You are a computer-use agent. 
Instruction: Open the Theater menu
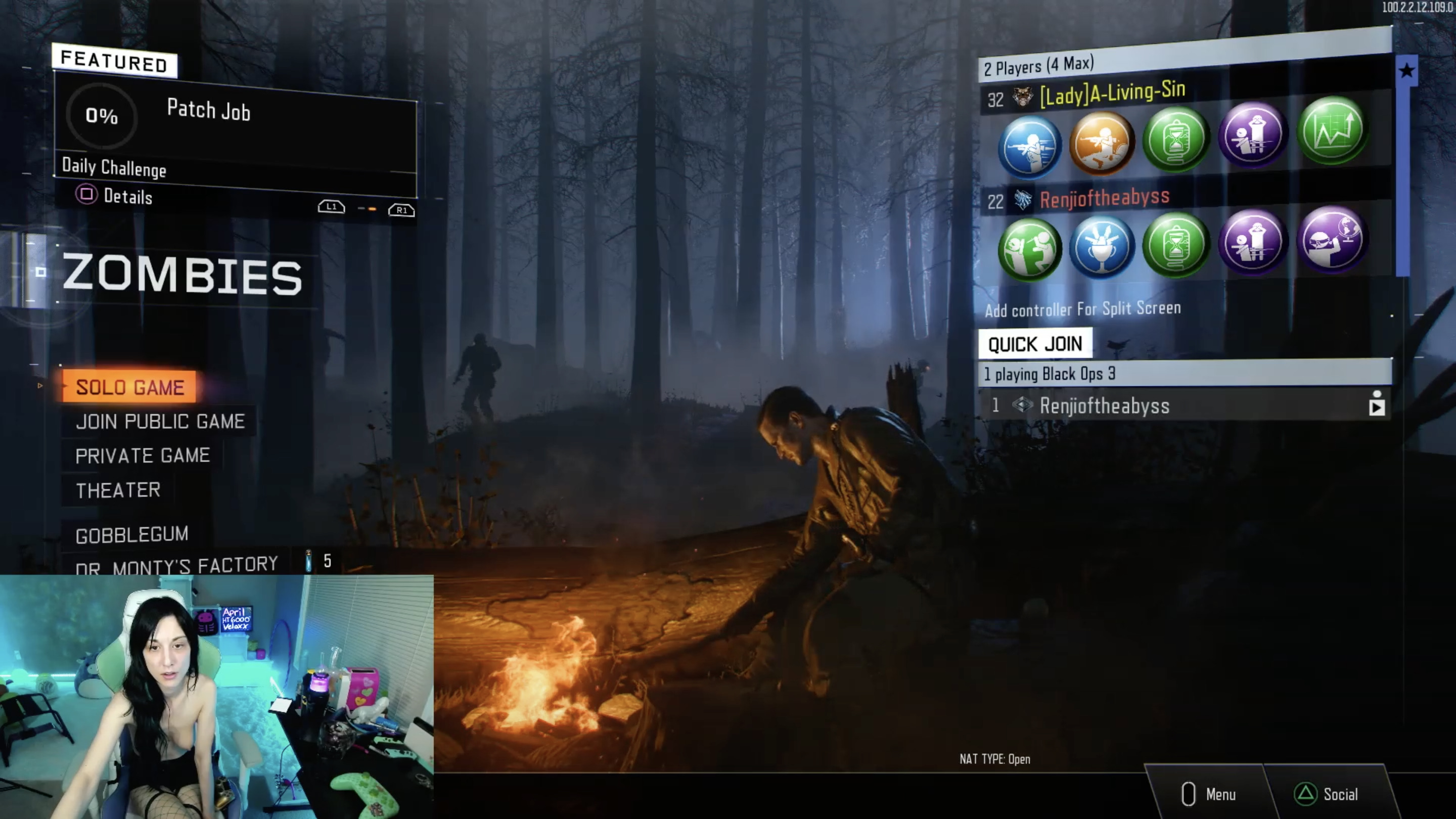(118, 490)
